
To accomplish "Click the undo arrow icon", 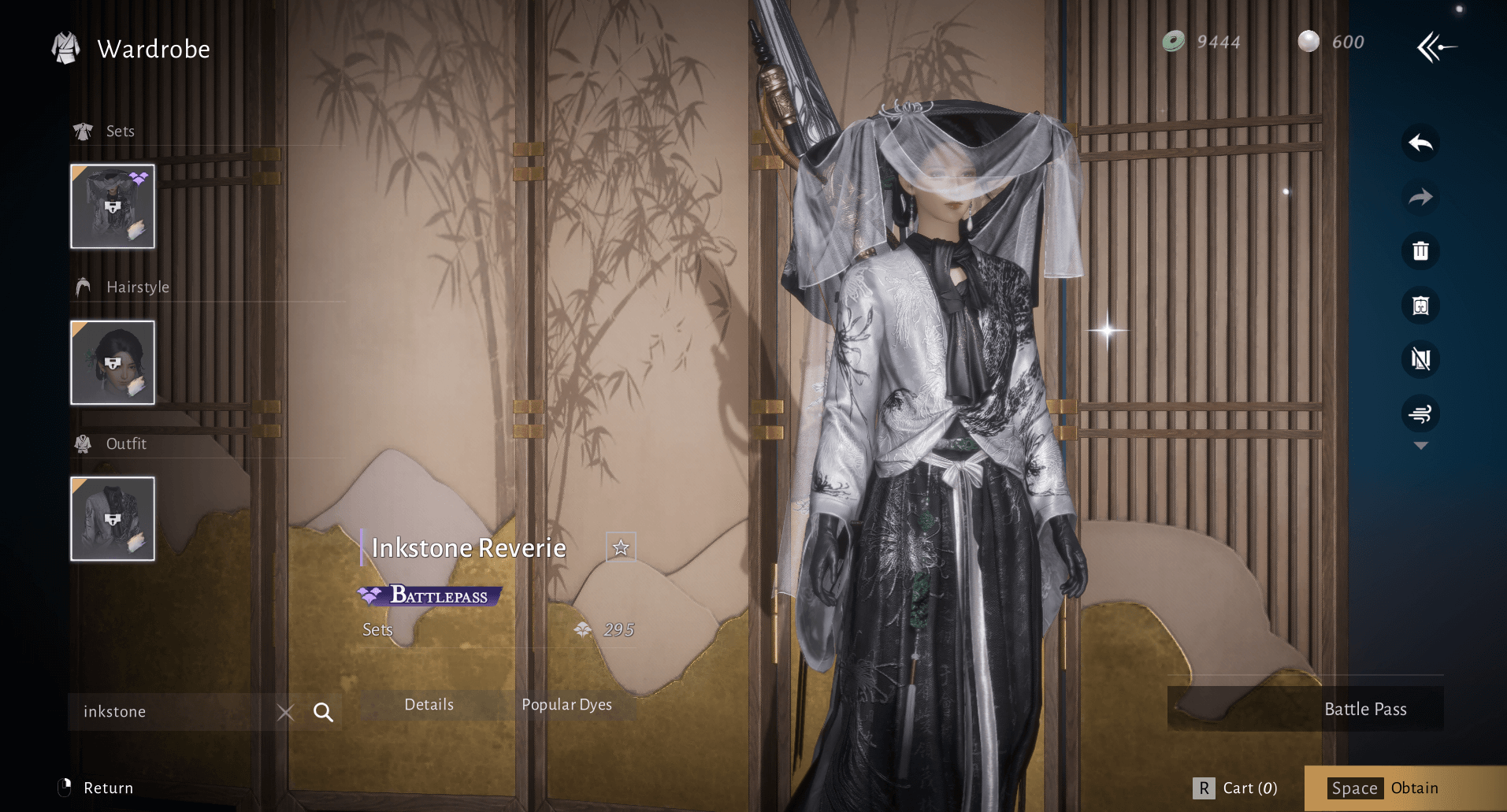I will tap(1420, 143).
